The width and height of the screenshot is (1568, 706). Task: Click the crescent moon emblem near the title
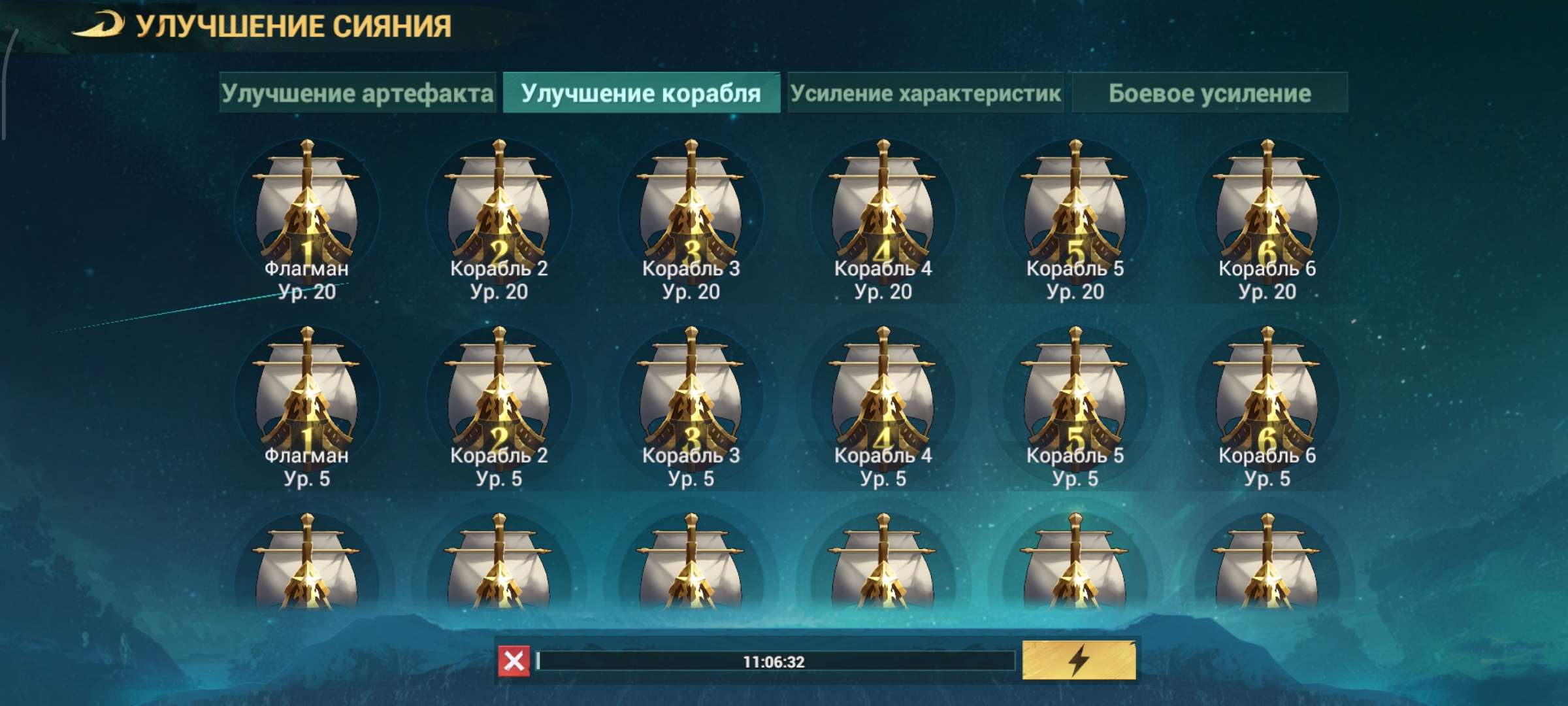click(99, 23)
